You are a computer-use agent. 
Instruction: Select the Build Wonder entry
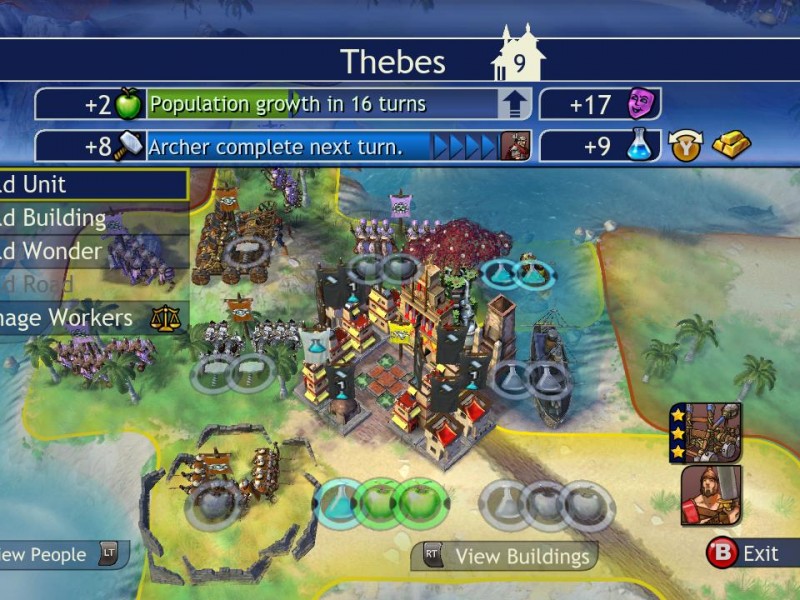(x=90, y=250)
